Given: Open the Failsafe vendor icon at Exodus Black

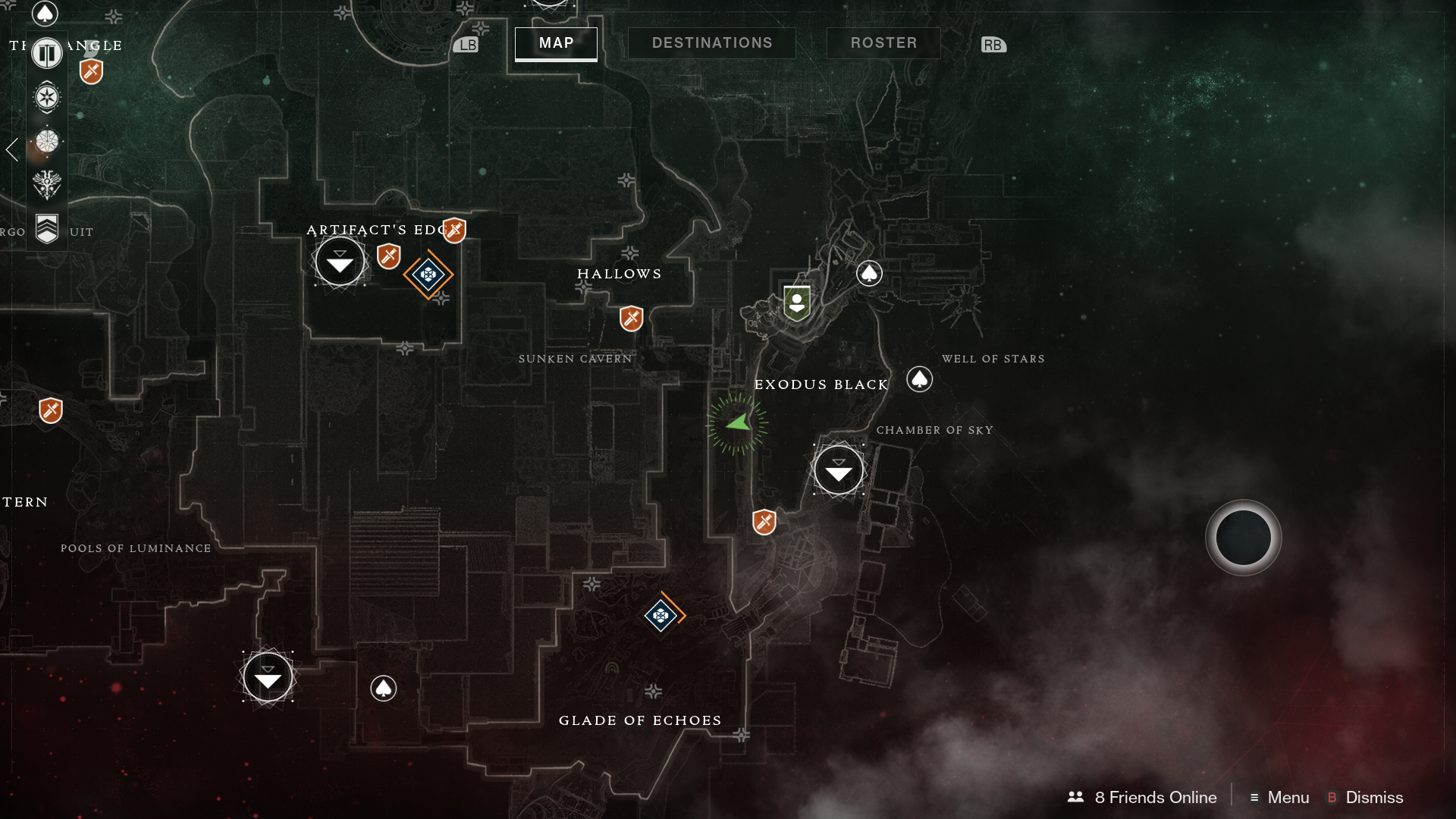Looking at the screenshot, I should pyautogui.click(x=796, y=303).
